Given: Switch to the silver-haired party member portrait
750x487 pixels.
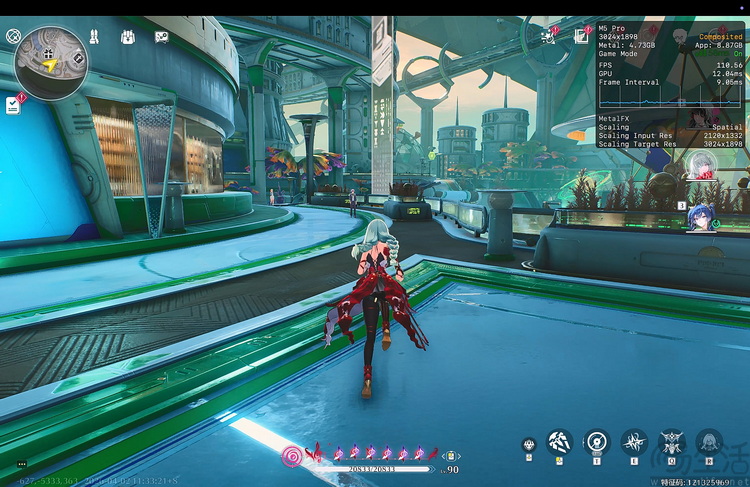Looking at the screenshot, I should 700,167.
